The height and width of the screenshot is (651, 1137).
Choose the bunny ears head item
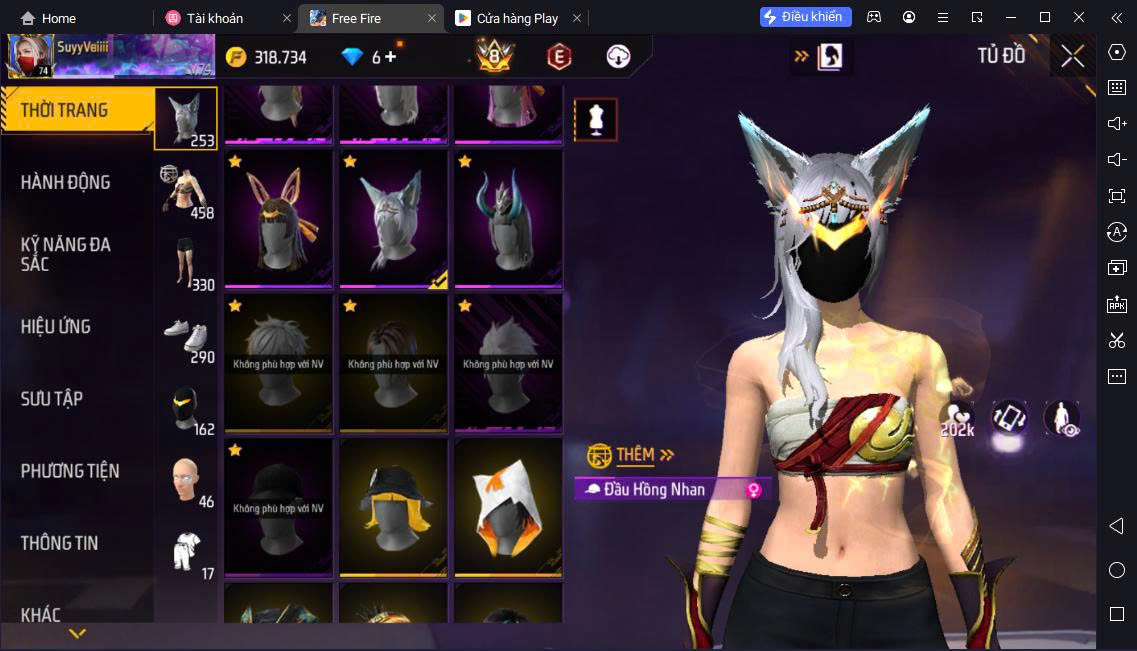pyautogui.click(x=278, y=219)
